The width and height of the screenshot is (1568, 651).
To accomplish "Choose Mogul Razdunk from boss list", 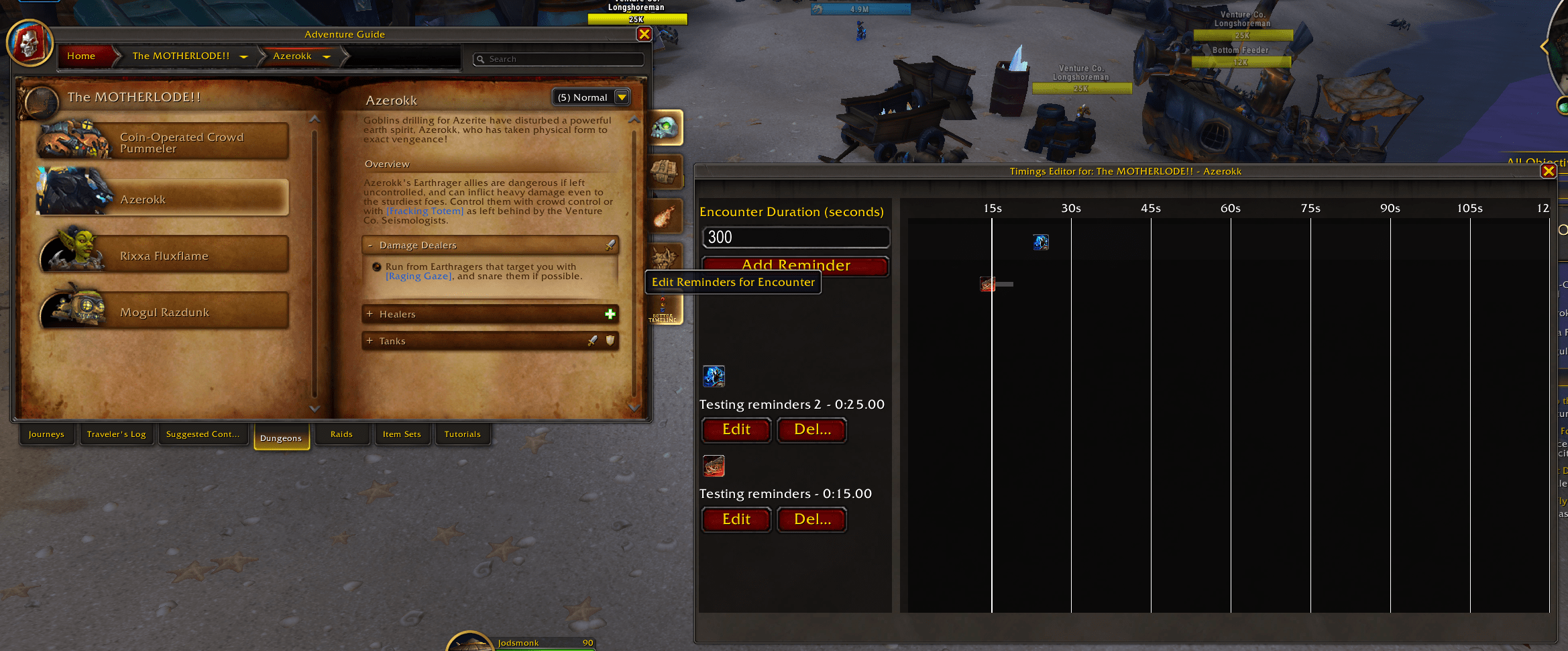I will tap(164, 312).
